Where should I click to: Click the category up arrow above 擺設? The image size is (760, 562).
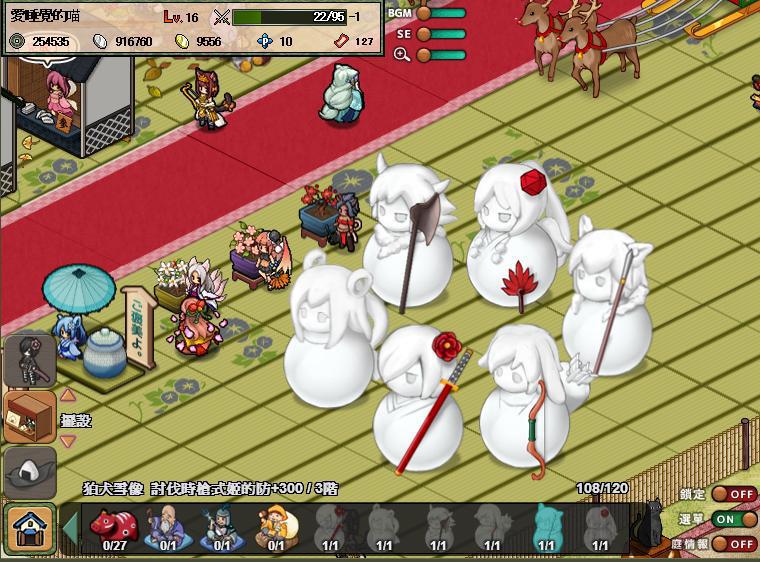pyautogui.click(x=68, y=395)
